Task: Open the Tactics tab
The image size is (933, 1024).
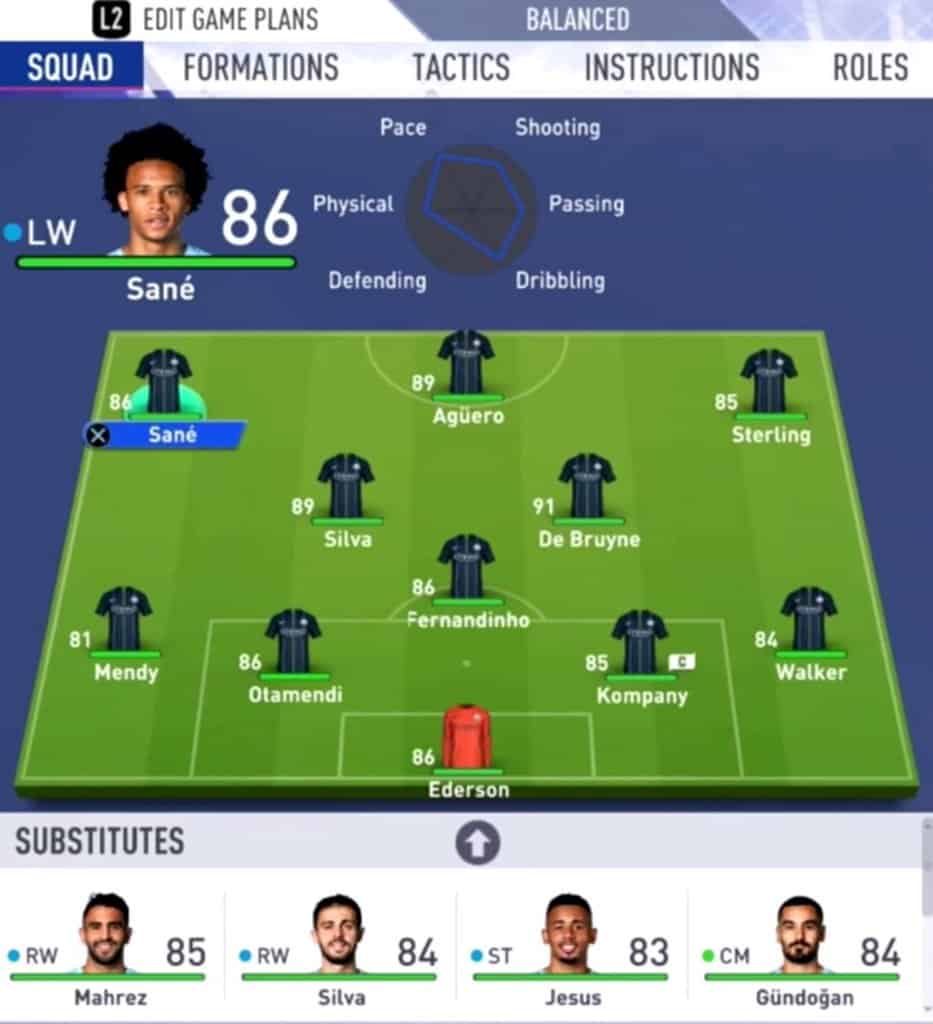Action: (x=461, y=68)
